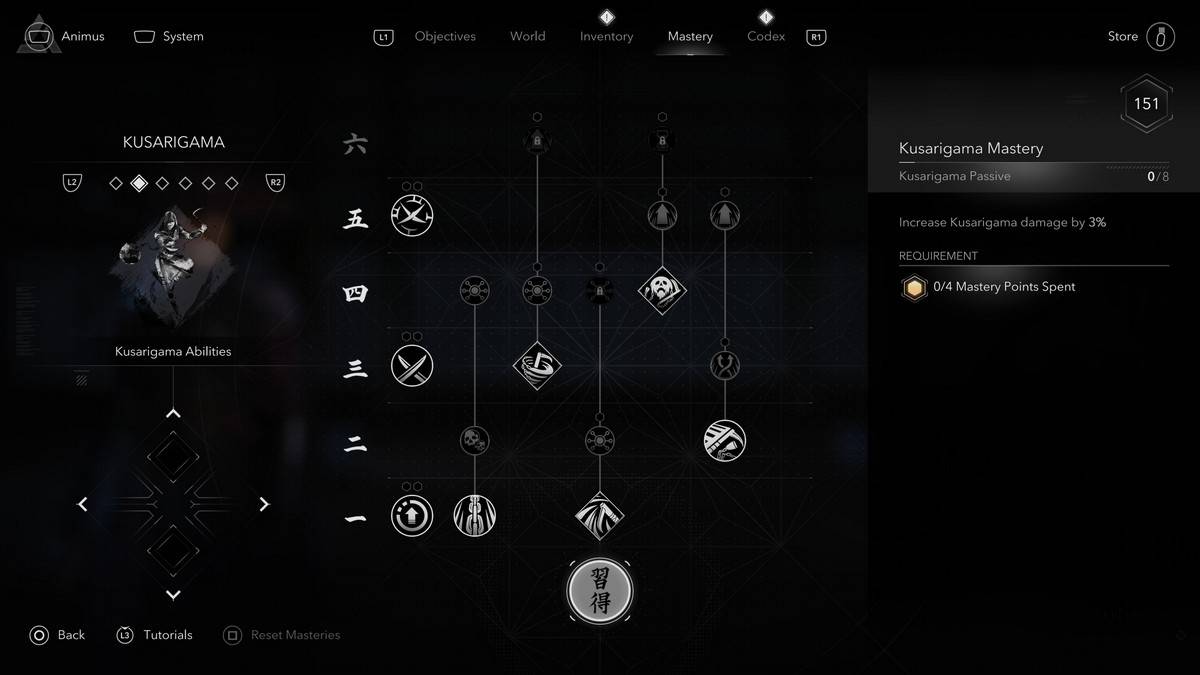1200x675 pixels.
Task: Select the ghost face diamond ability node
Action: click(662, 291)
